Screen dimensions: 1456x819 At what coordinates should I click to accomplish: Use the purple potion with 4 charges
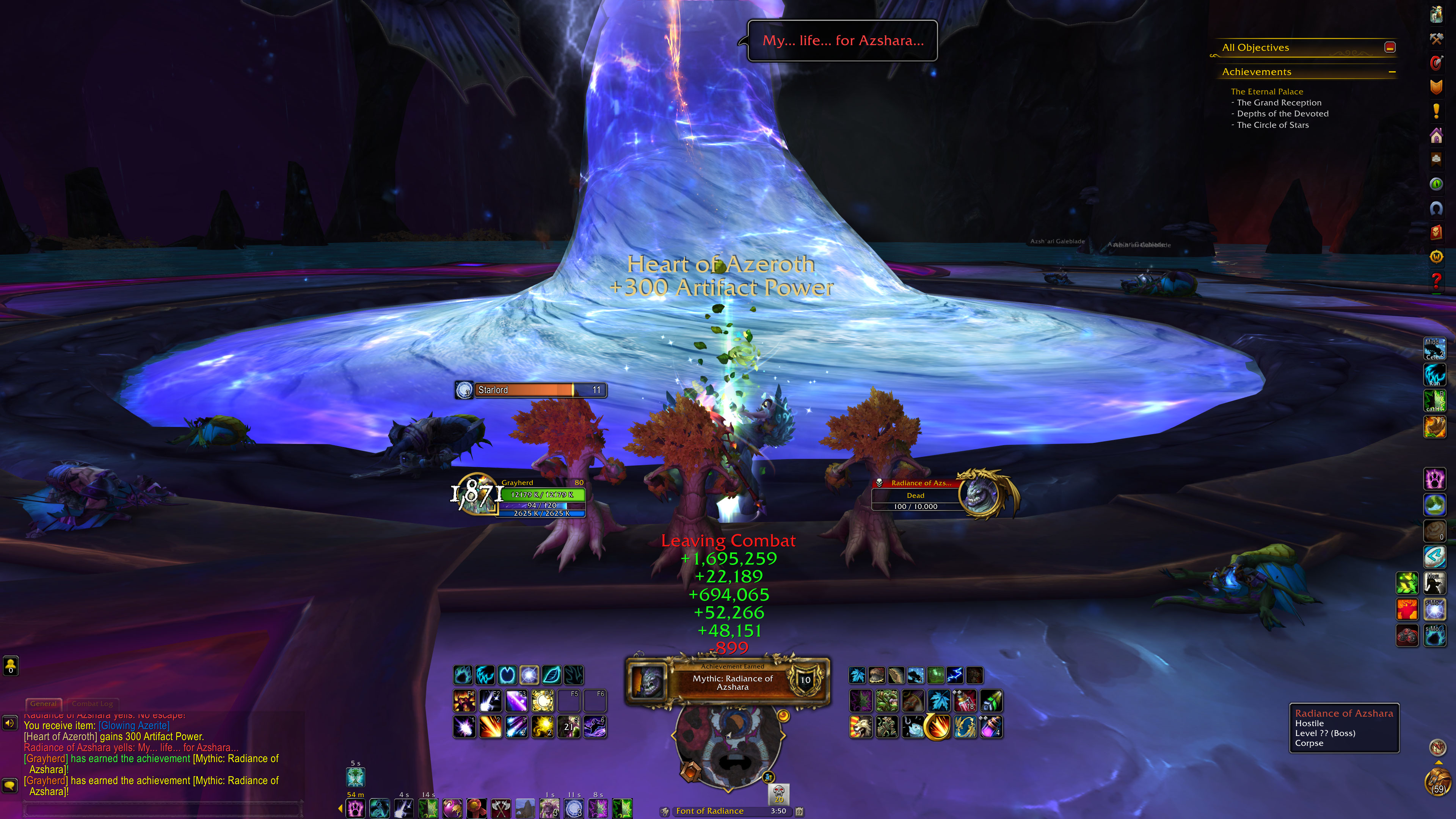click(991, 728)
